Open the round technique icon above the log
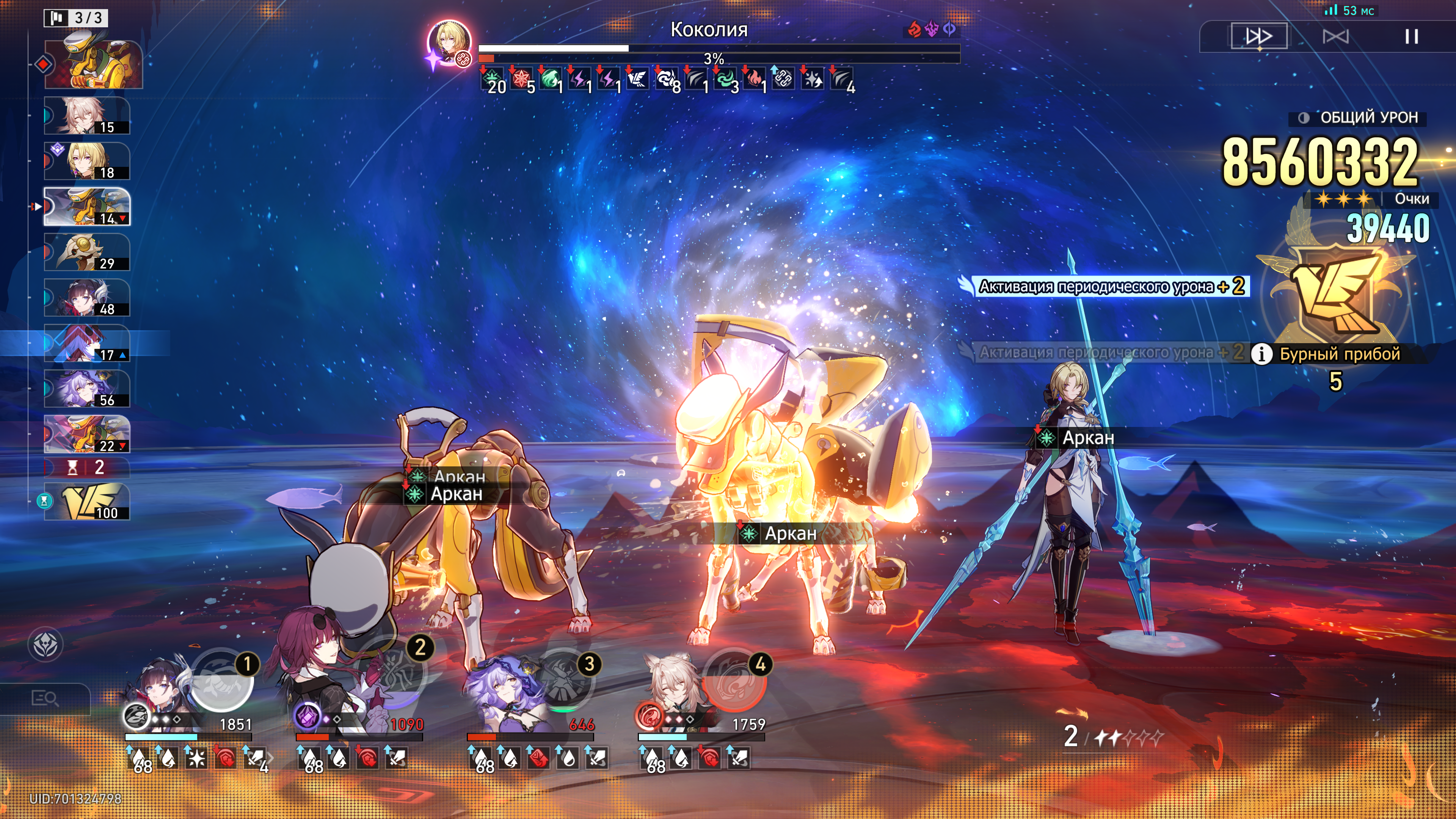Image resolution: width=1456 pixels, height=819 pixels. coord(45,645)
